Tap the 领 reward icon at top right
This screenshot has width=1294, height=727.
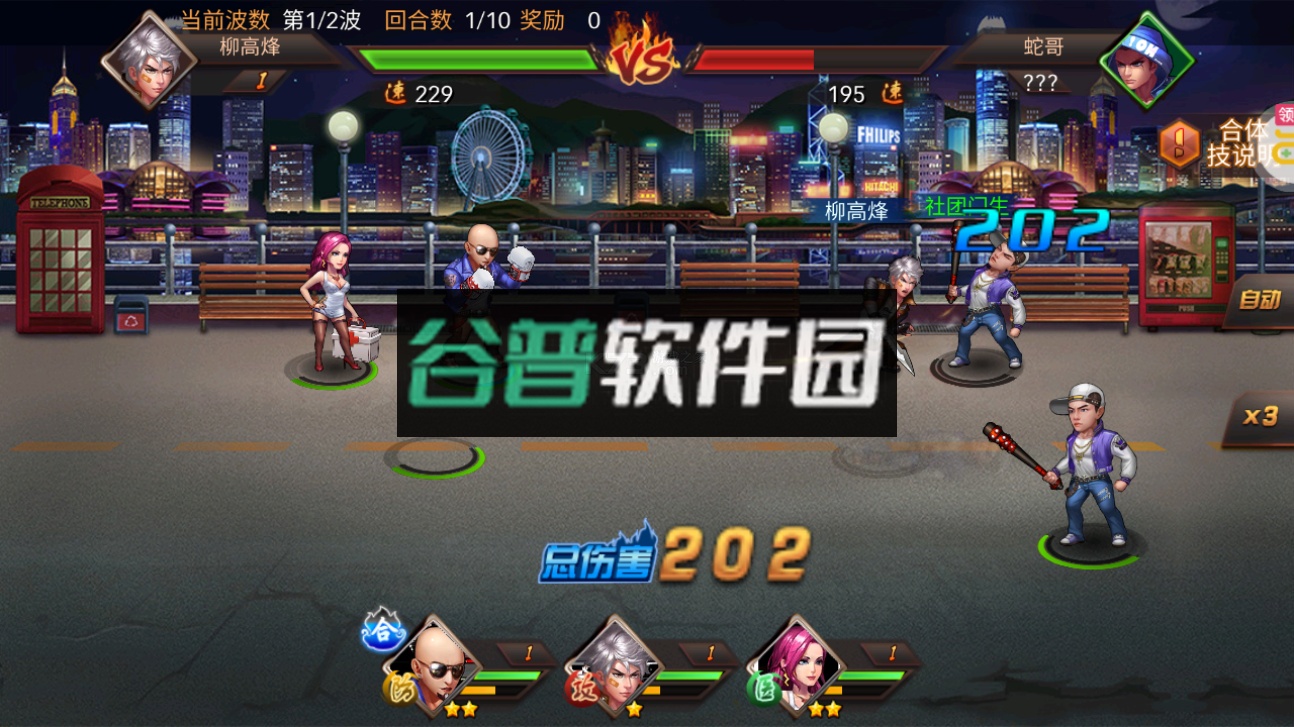[x=1285, y=116]
